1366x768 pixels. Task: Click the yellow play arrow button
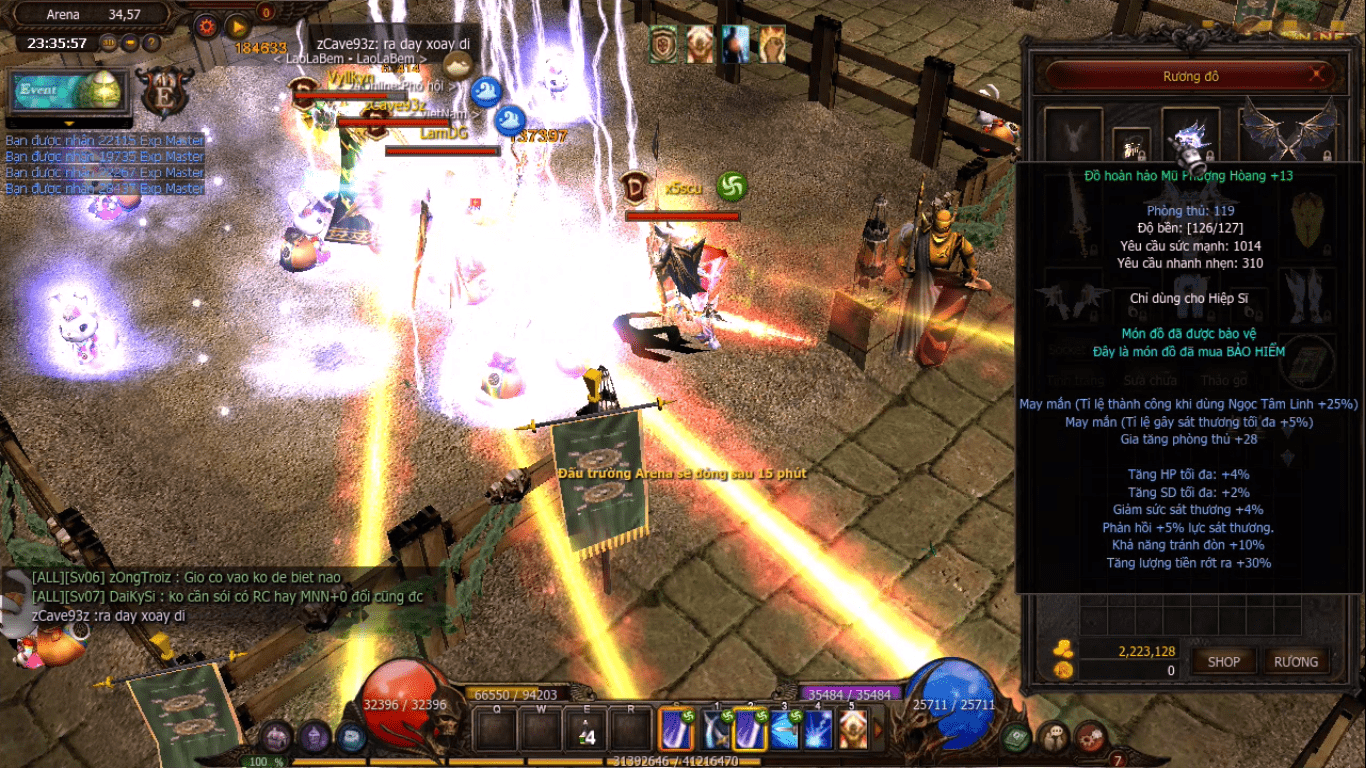point(238,27)
